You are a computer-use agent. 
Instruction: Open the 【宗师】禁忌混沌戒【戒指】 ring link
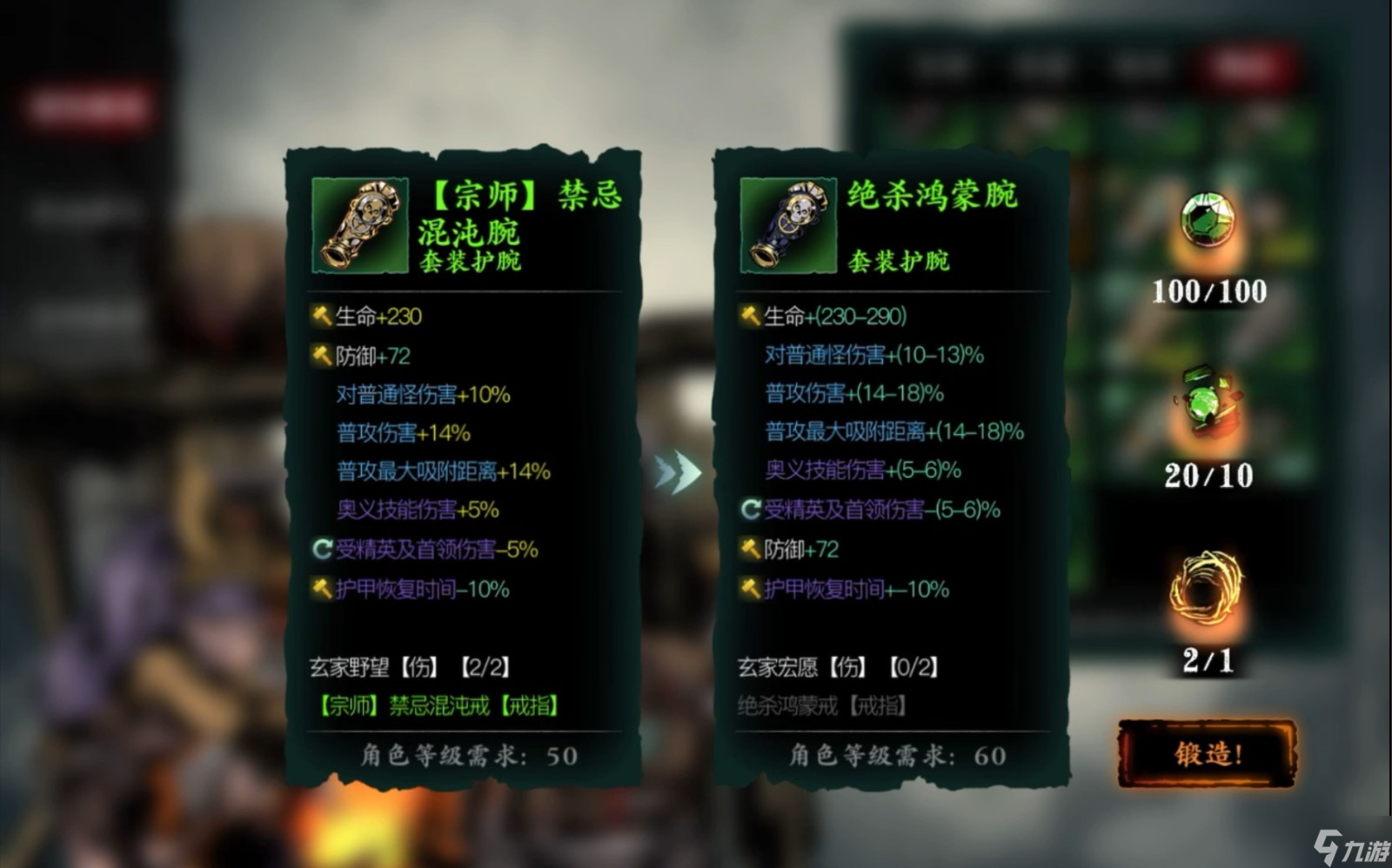[438, 706]
